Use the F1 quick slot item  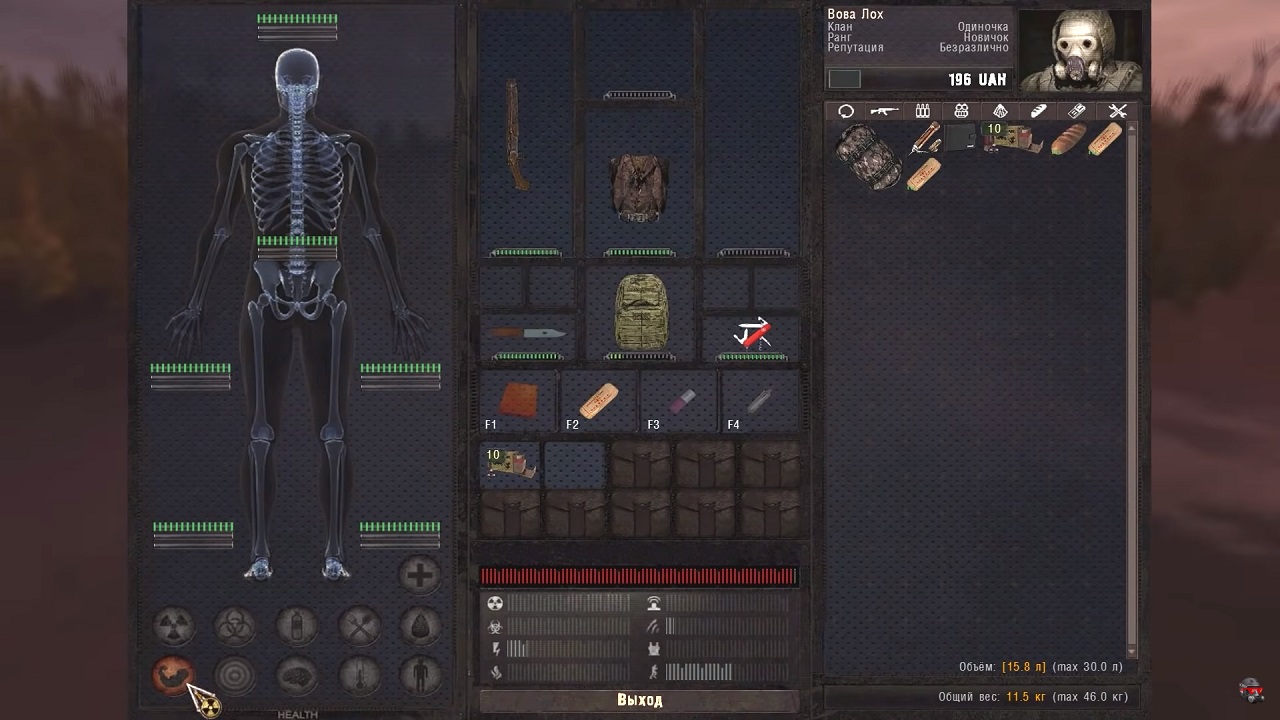point(518,402)
